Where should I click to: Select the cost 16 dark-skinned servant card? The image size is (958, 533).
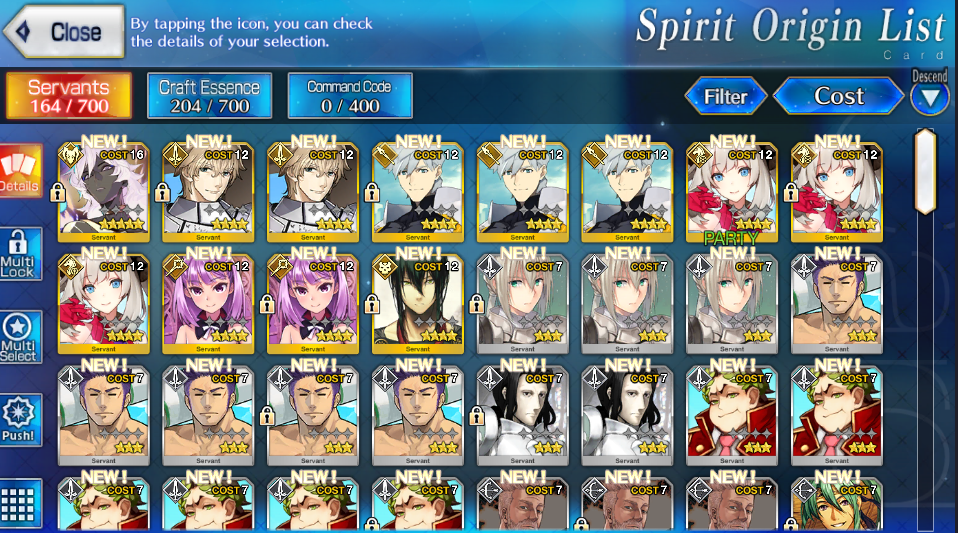(102, 190)
